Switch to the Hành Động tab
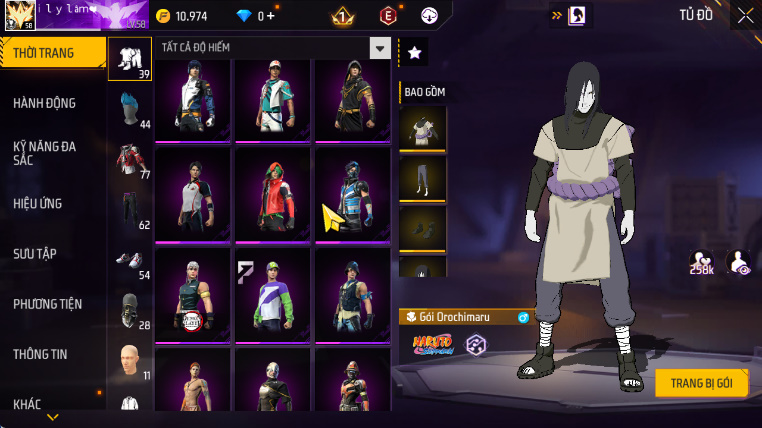Image resolution: width=762 pixels, height=428 pixels. (45, 103)
